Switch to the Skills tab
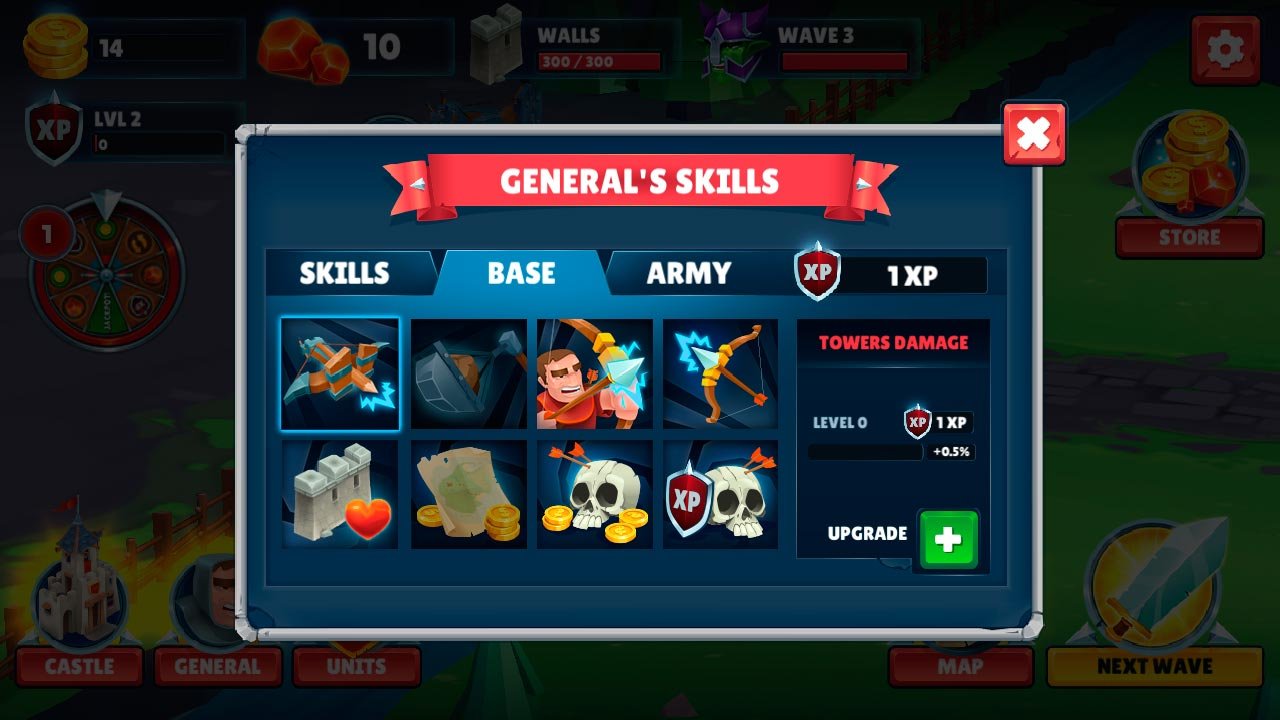This screenshot has width=1280, height=720. (345, 273)
